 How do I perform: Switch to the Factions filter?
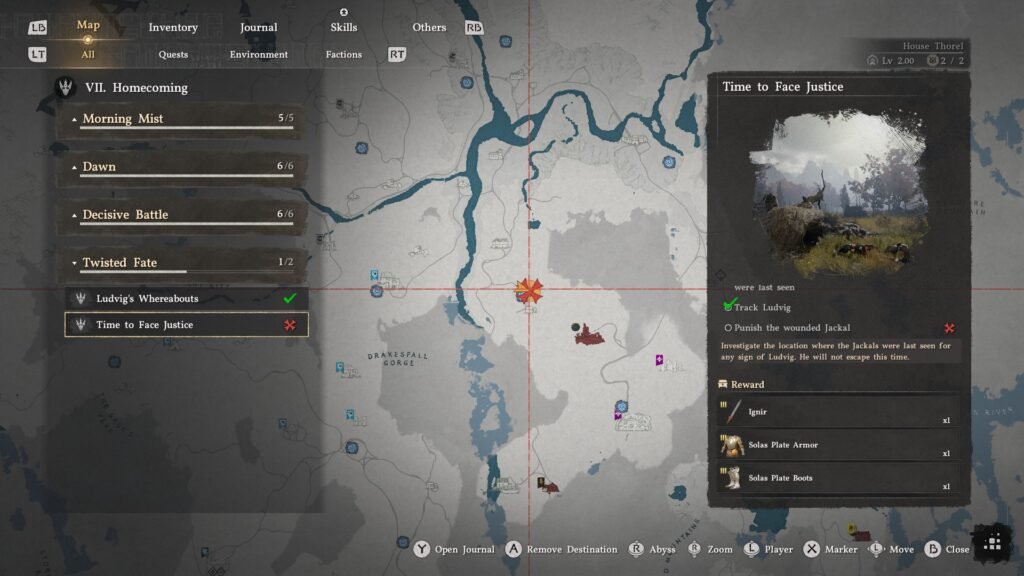(343, 55)
